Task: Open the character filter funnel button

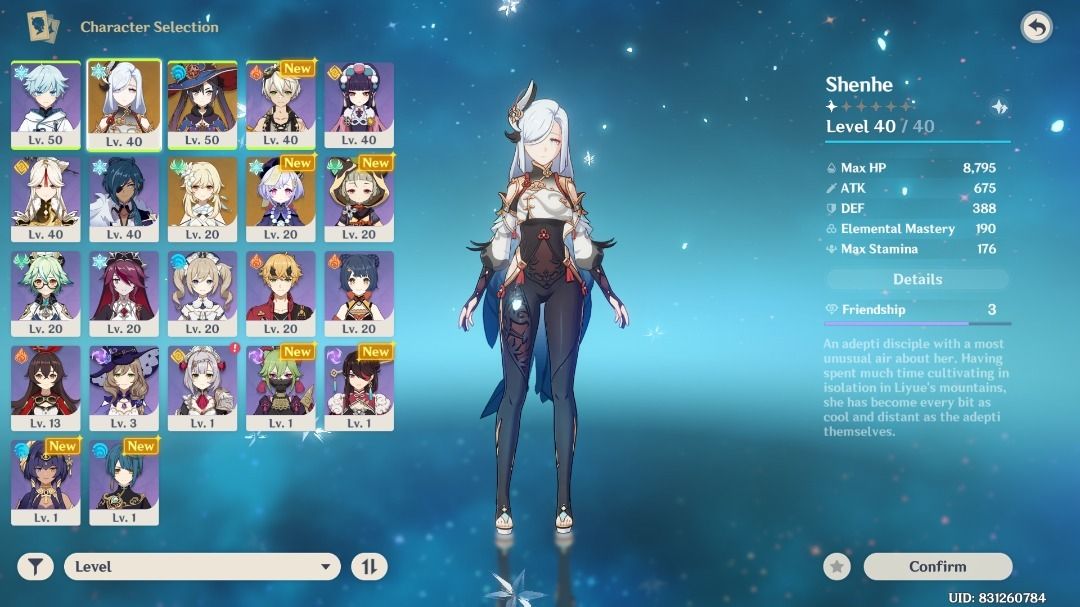Action: tap(35, 567)
